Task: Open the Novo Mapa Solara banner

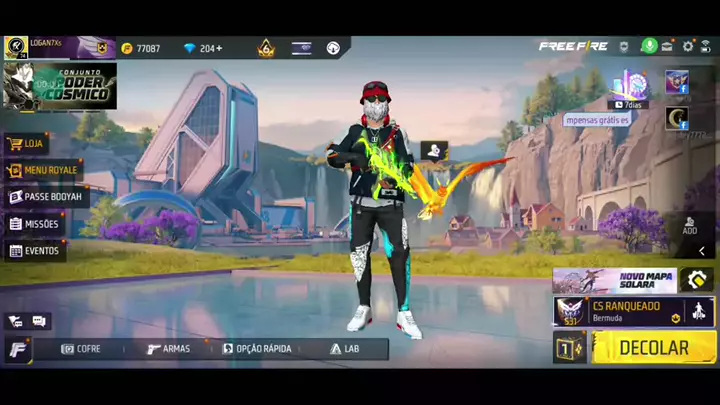Action: 615,280
